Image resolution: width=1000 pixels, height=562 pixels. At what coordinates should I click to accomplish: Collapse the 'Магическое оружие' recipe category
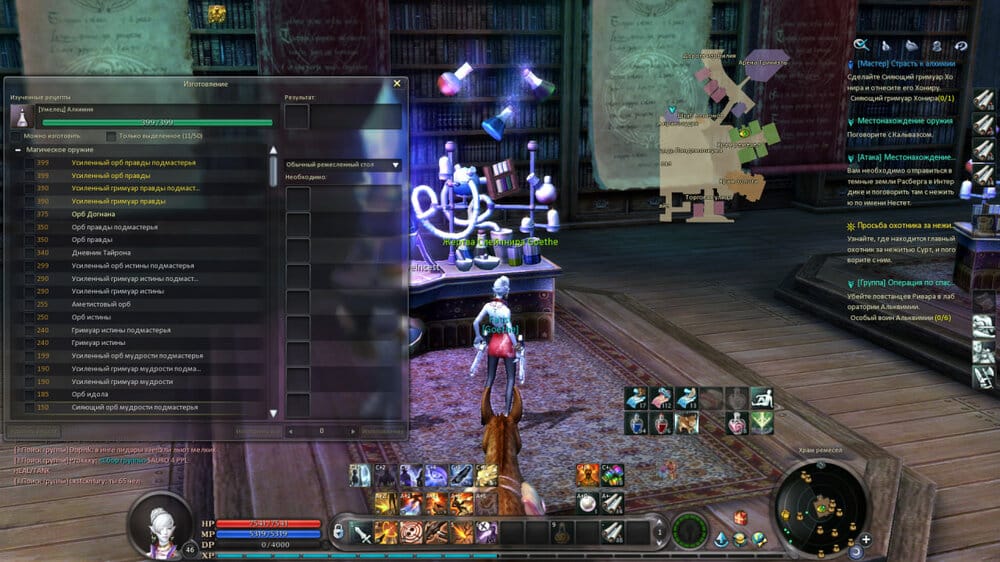(18, 149)
